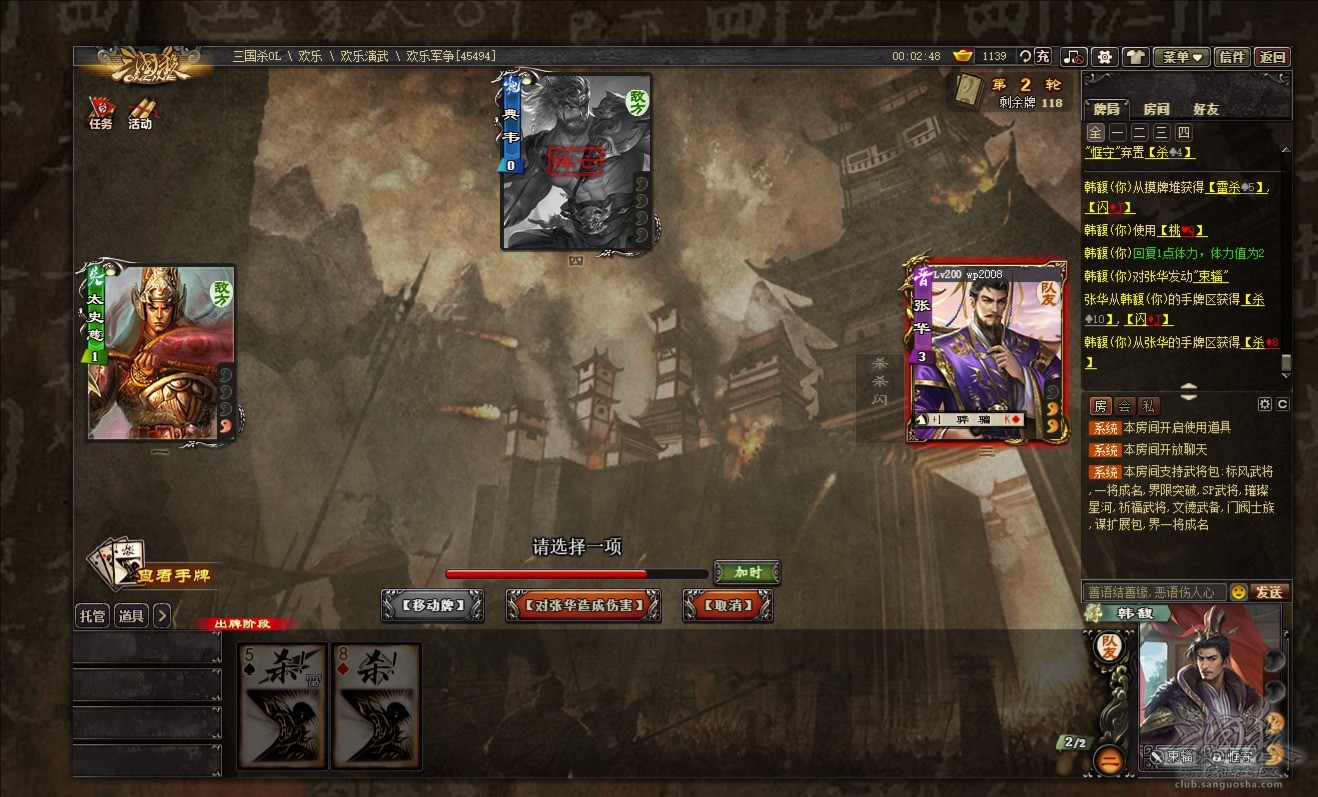Screen dimensions: 1318x797
Task: Click the 返回 return button
Action: pos(1272,57)
